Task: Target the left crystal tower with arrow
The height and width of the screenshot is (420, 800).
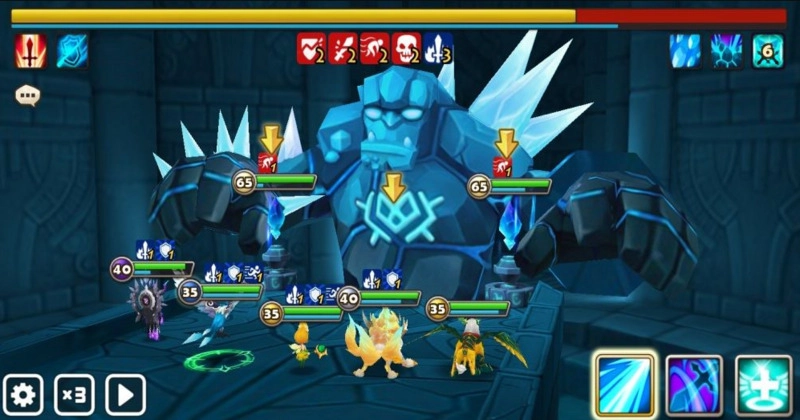Action: [270, 140]
